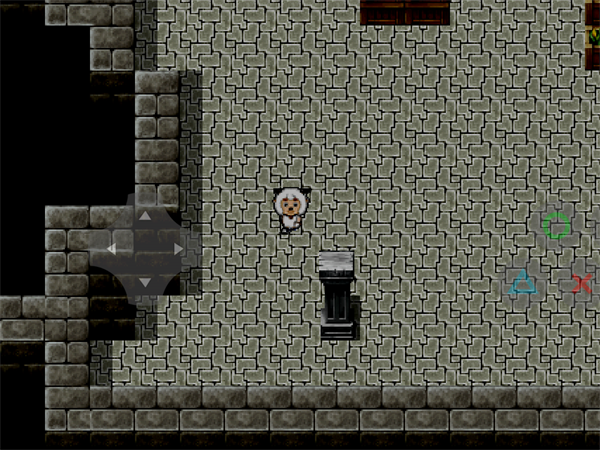Tap the red cross touch button
The image size is (600, 450).
pyautogui.click(x=582, y=284)
